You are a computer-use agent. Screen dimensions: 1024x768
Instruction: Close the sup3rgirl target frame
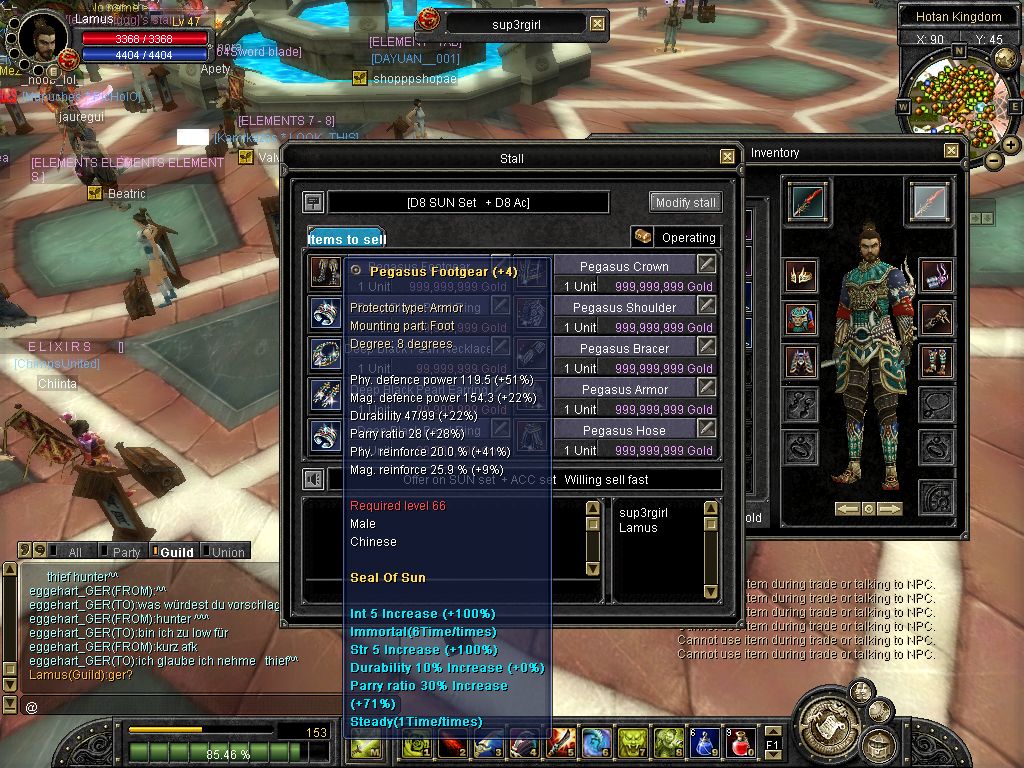tap(597, 24)
